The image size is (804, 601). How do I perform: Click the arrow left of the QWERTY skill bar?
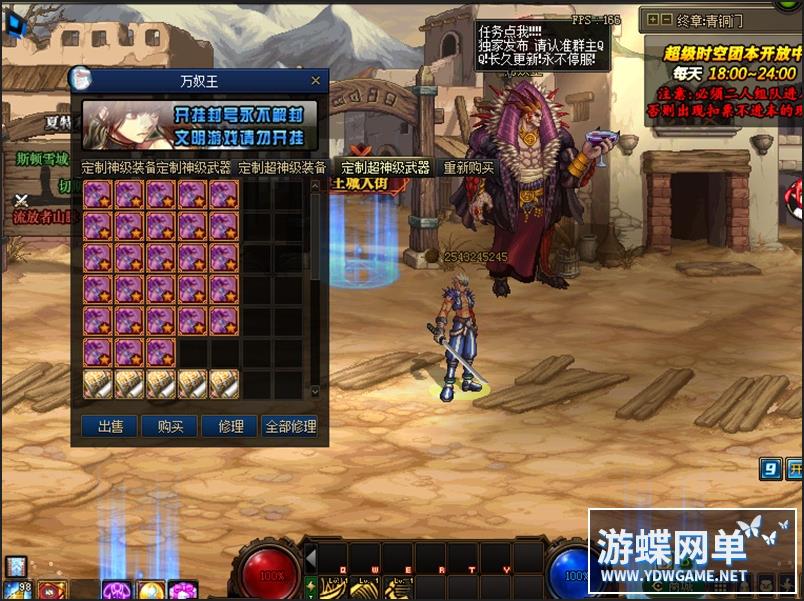pos(311,558)
